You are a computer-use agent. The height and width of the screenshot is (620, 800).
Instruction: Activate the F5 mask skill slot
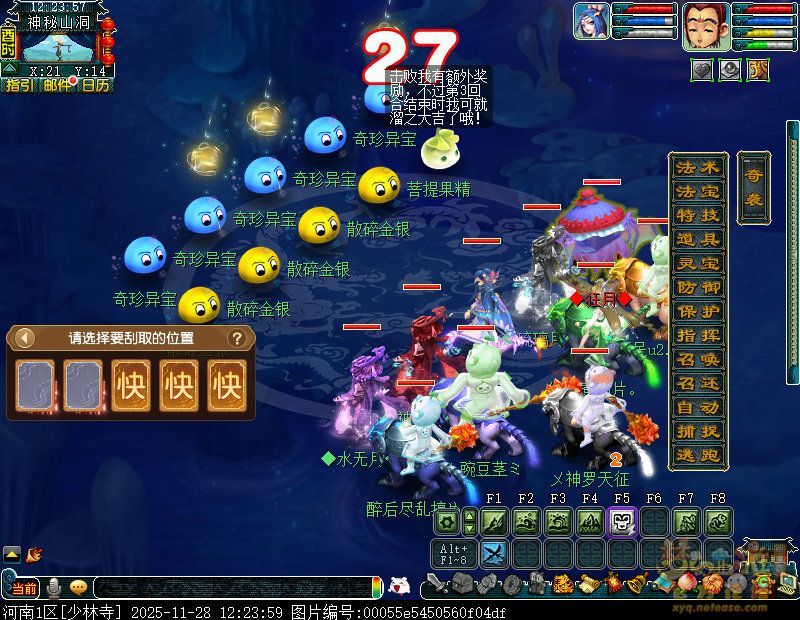point(622,521)
